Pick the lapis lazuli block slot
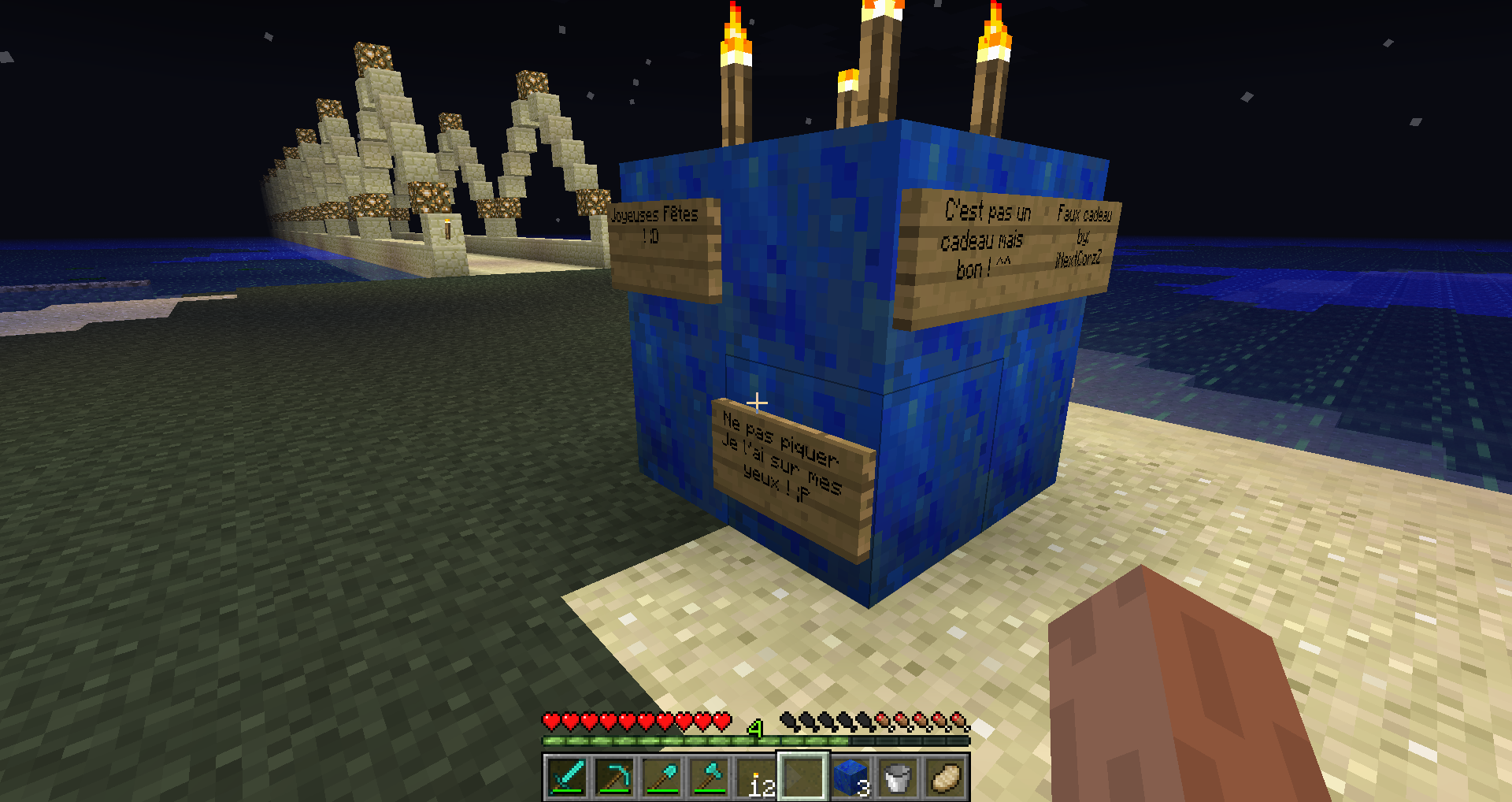 (850, 778)
